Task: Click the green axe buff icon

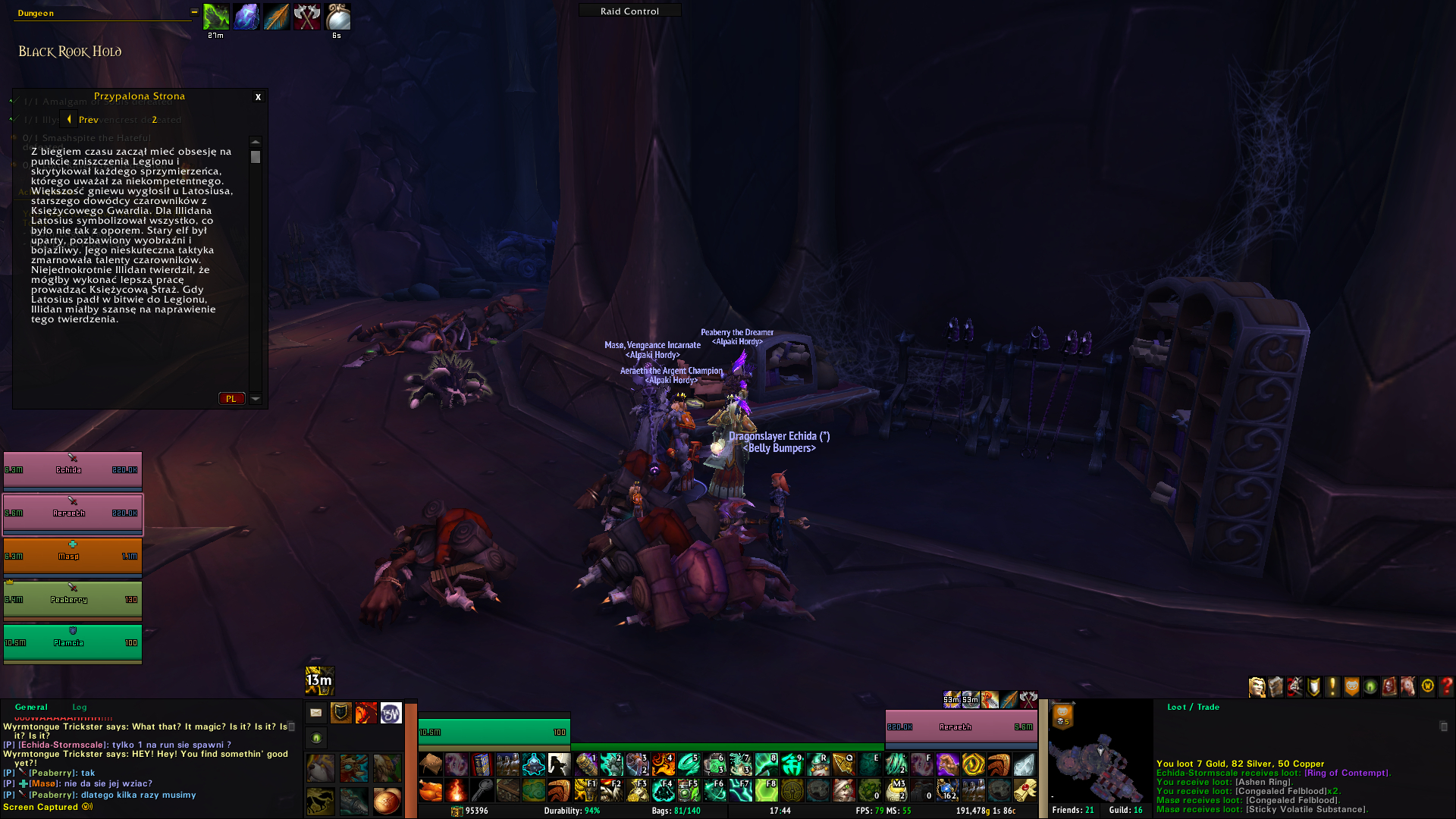Action: coord(216,17)
